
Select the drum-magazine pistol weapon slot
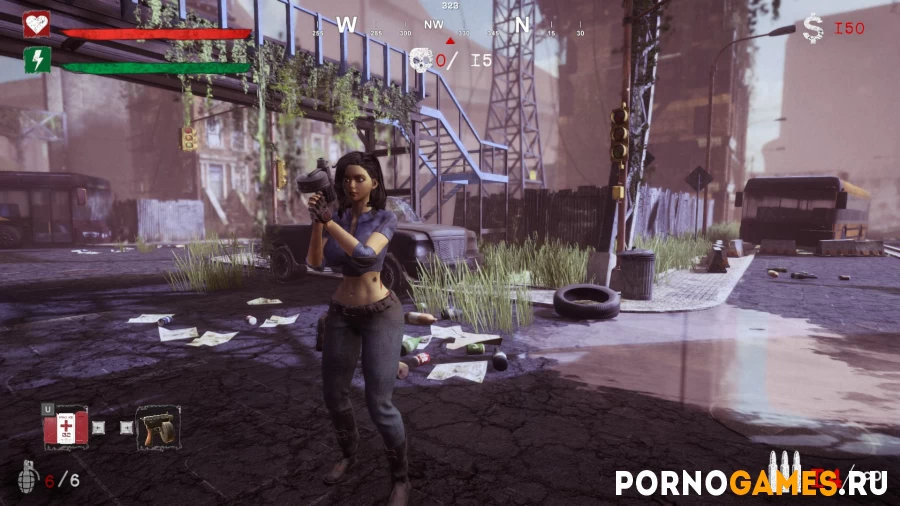pos(158,427)
